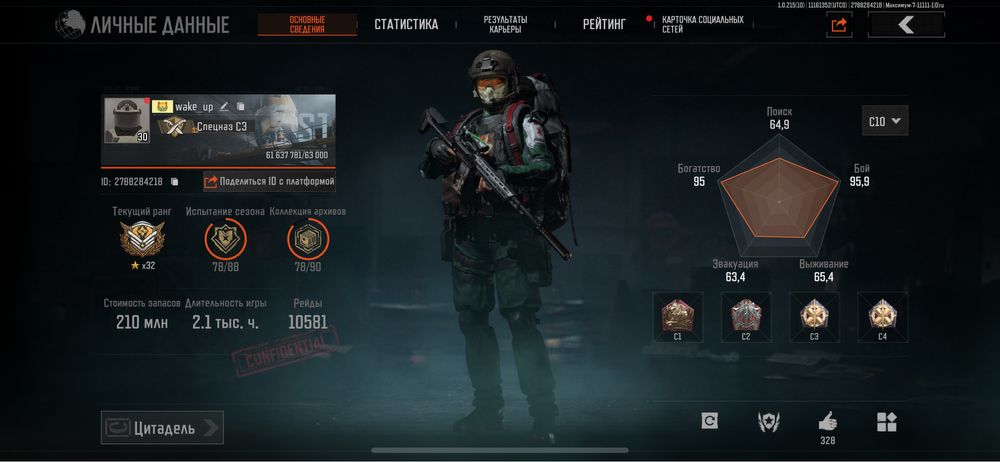Open the Цитадель button
This screenshot has height=462, width=1000.
pos(162,428)
